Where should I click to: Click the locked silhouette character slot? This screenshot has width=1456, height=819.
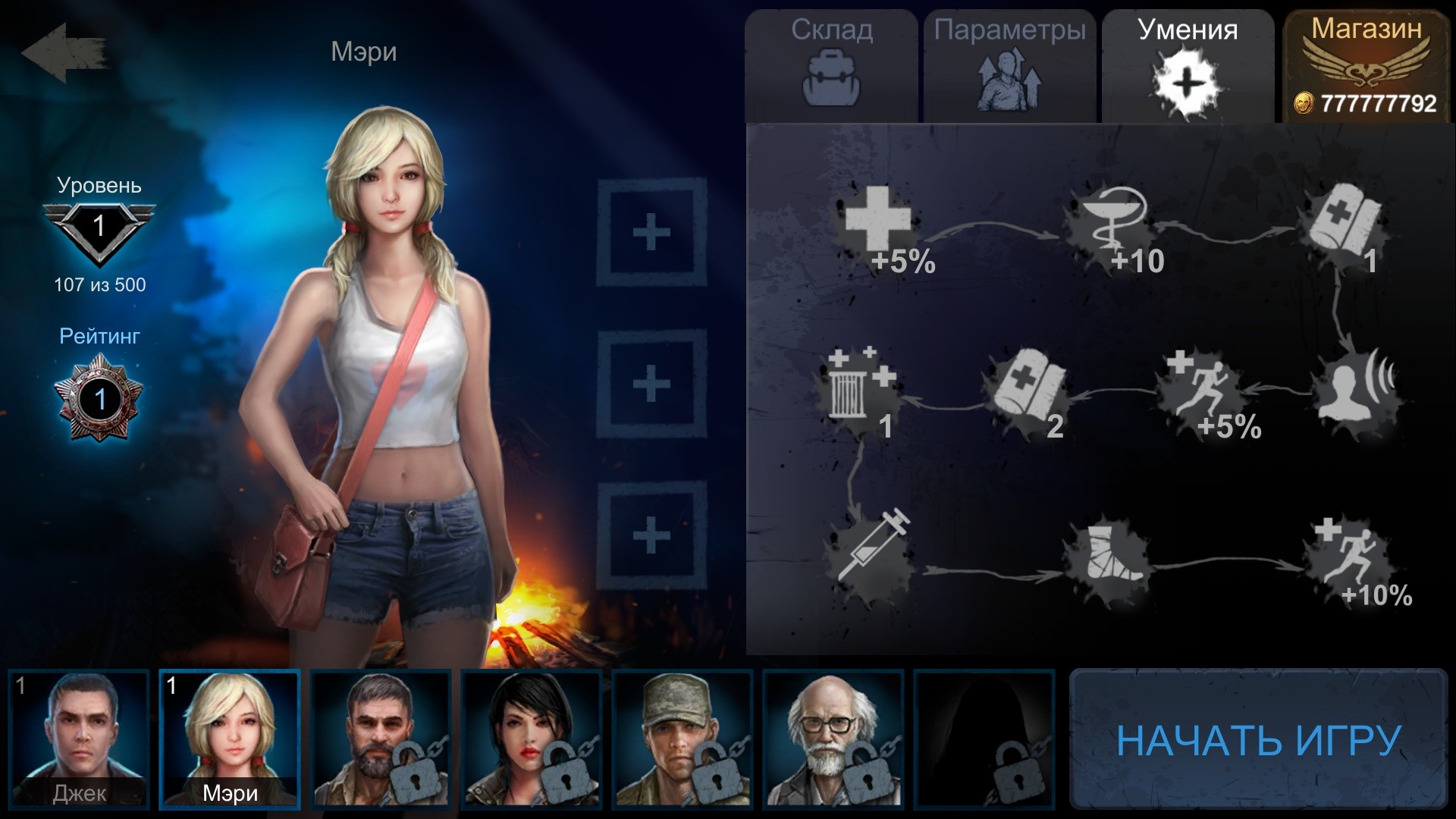point(984,739)
